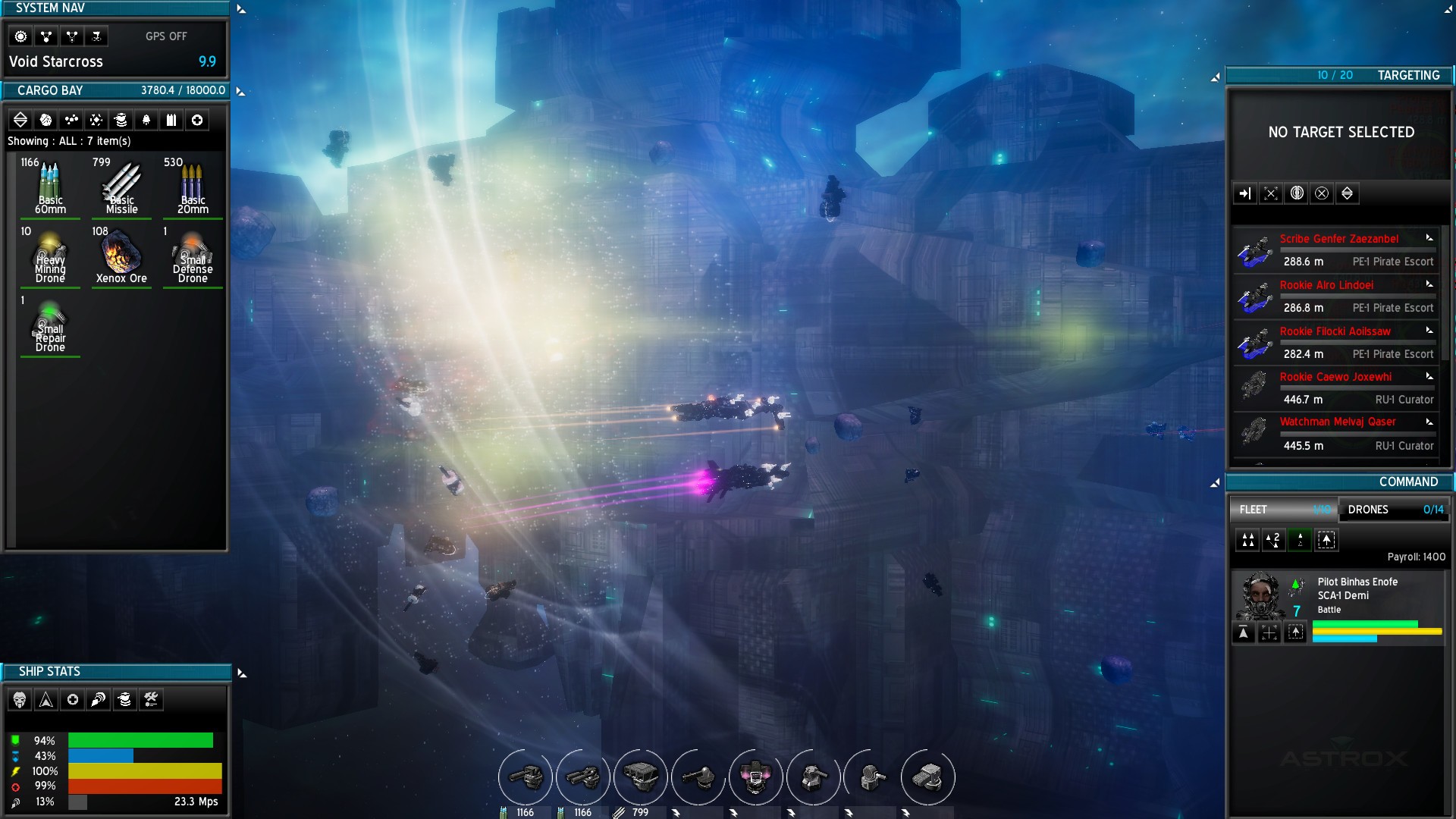Select the drone filter icon in Cargo Bay

tap(146, 120)
